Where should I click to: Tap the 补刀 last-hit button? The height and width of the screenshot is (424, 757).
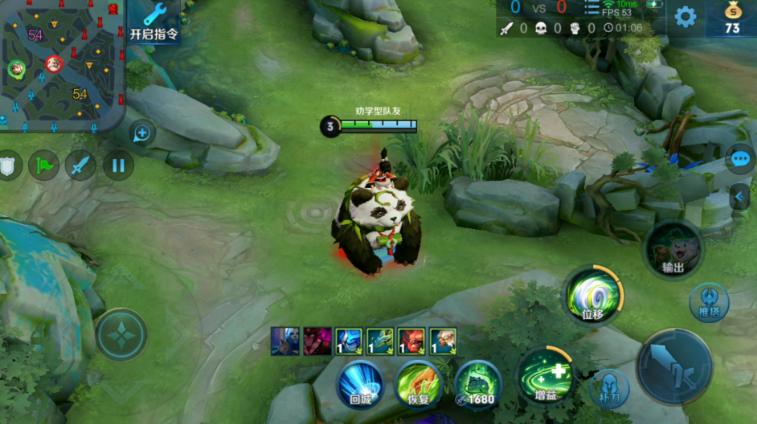(x=608, y=387)
